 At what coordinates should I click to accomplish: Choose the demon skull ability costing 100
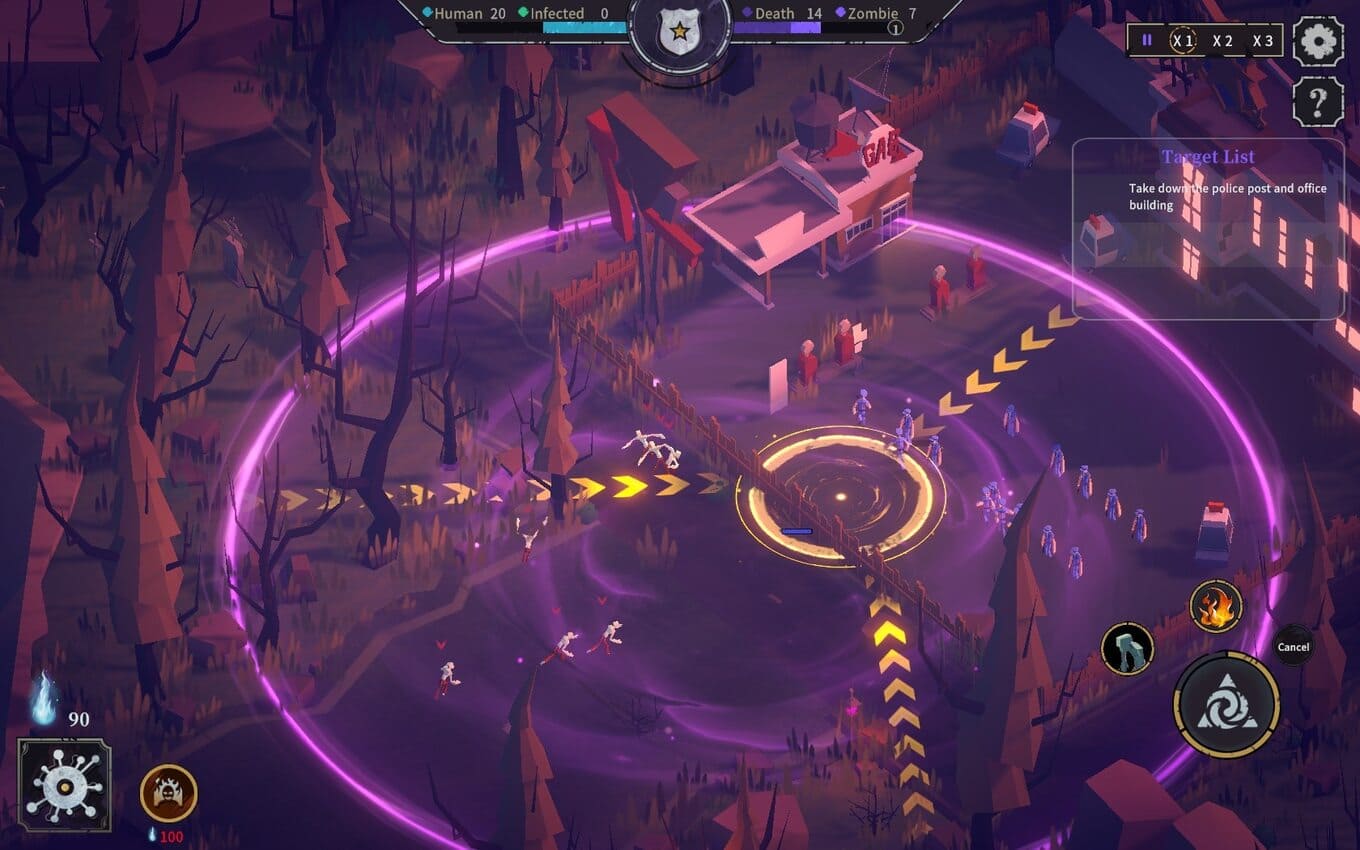168,793
